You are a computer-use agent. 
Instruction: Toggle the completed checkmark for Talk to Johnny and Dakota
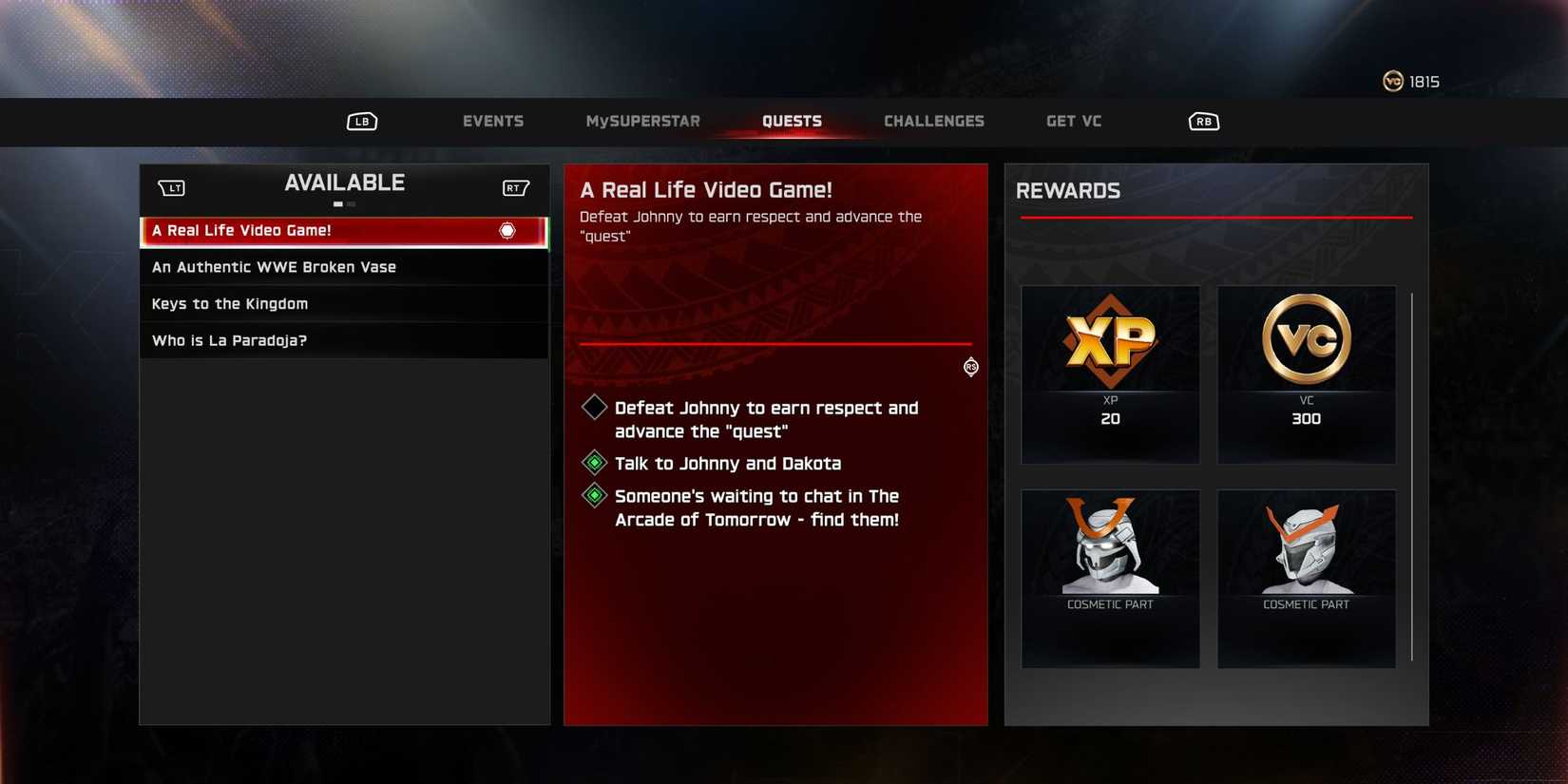593,463
